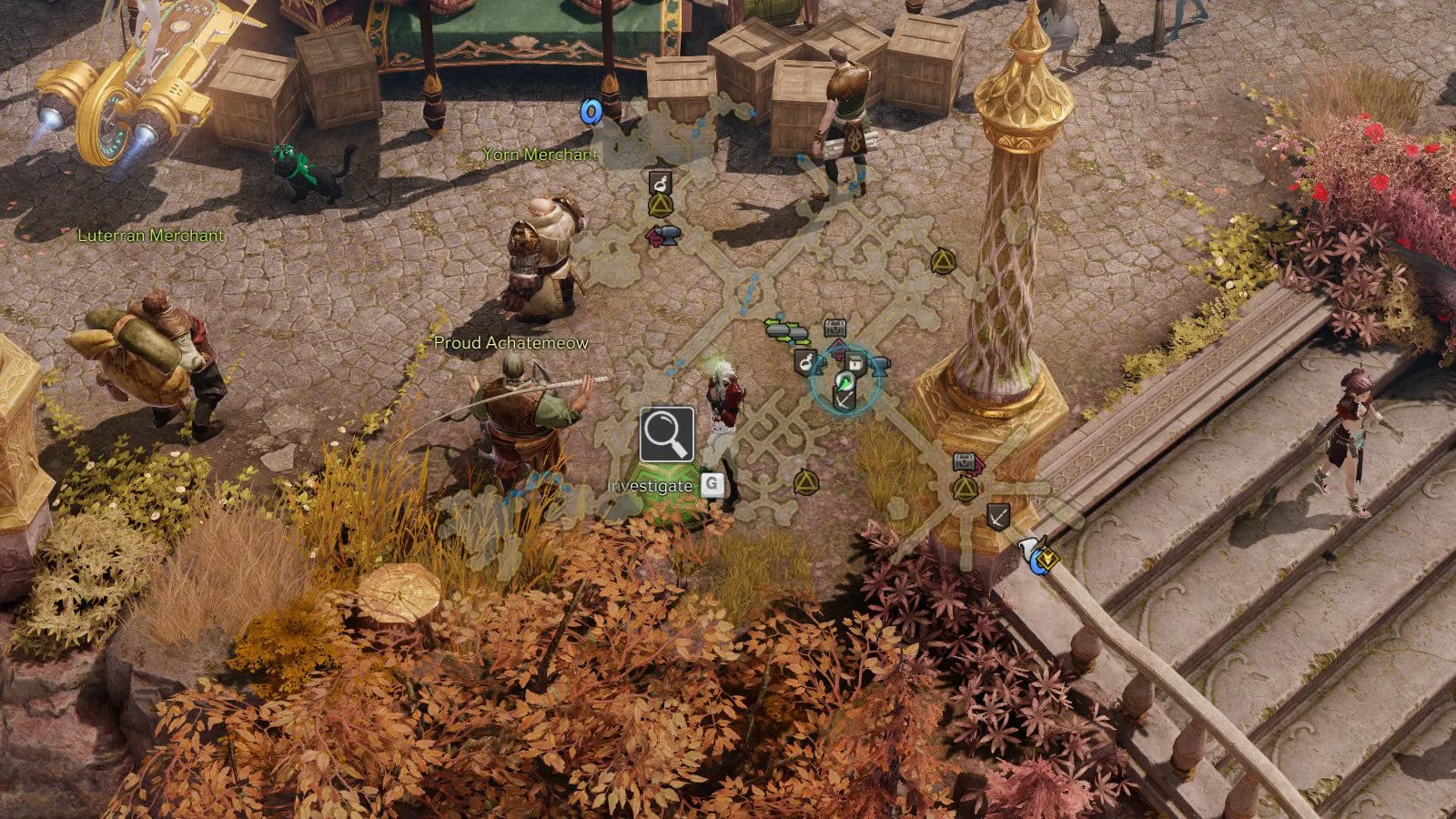The image size is (1456, 819).
Task: Select the yellow chevron quest map marker
Action: [x=1049, y=557]
